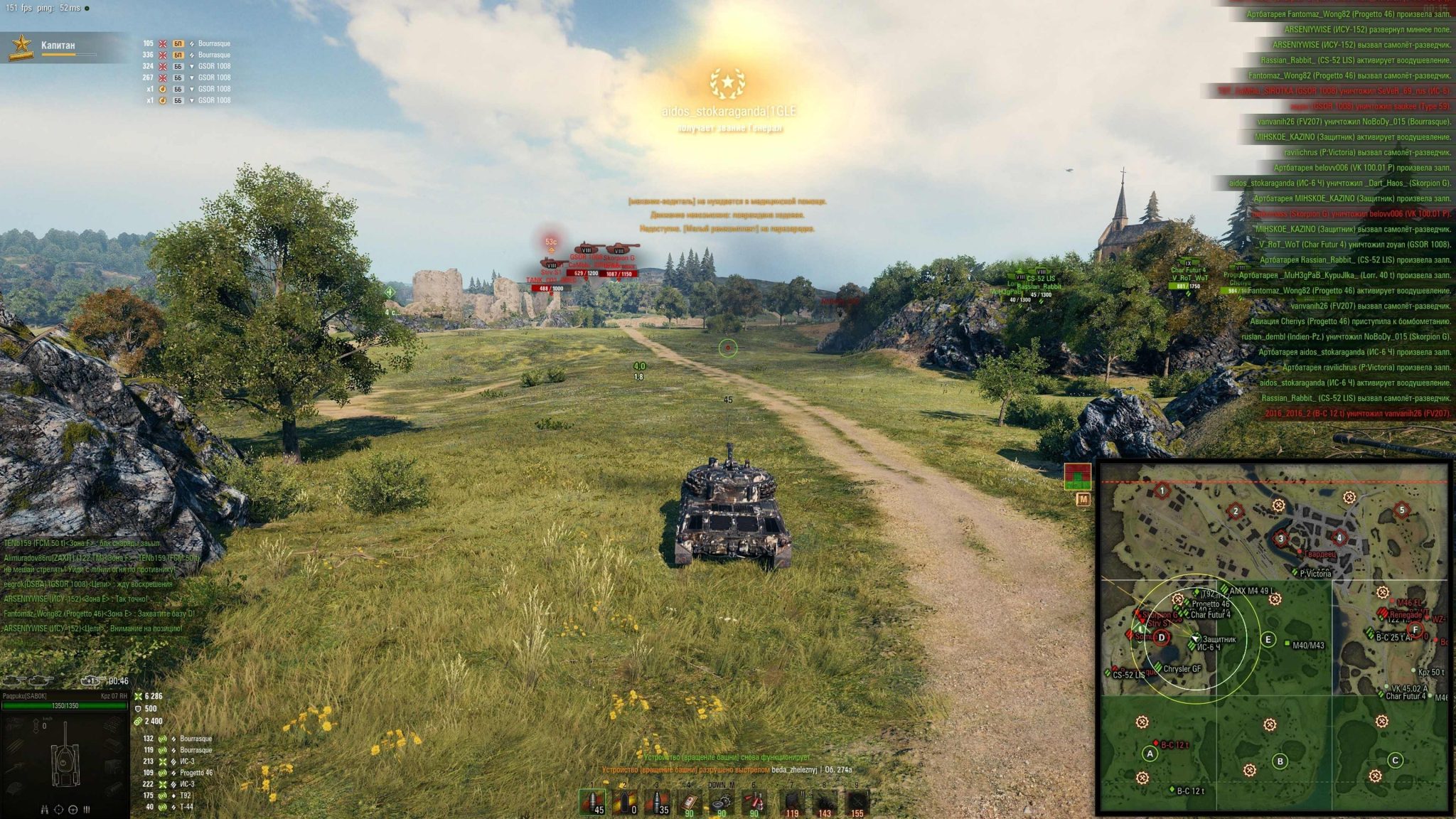Click the binoculars icon on the tank panel

(45, 809)
